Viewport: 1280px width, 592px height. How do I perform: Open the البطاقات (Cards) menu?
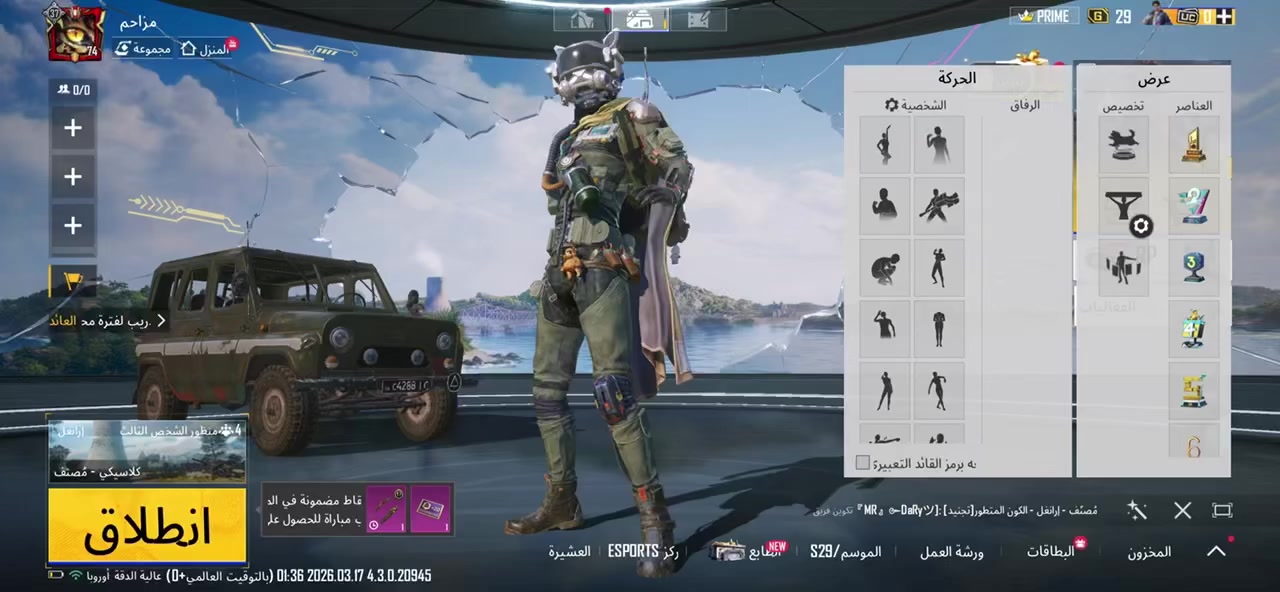[x=1050, y=551]
